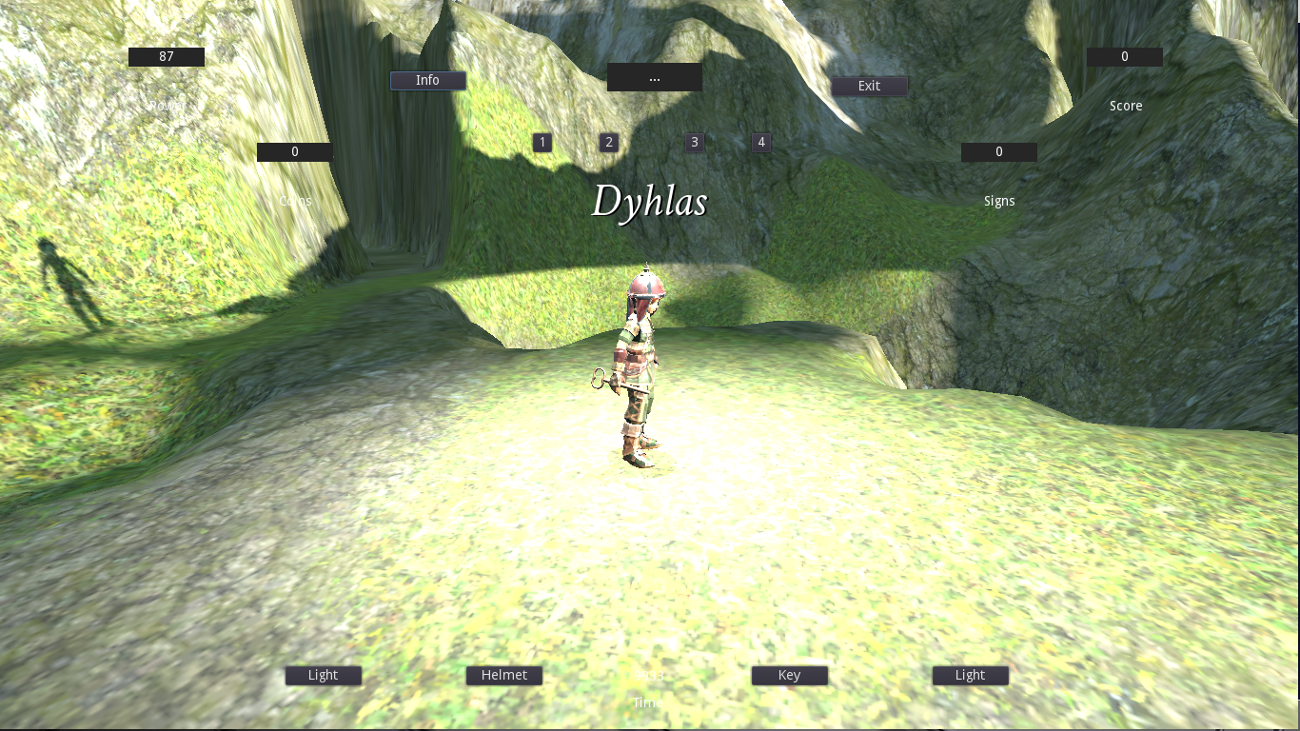Image resolution: width=1300 pixels, height=731 pixels.
Task: Click the Signs counter showing 0
Action: click(x=998, y=151)
